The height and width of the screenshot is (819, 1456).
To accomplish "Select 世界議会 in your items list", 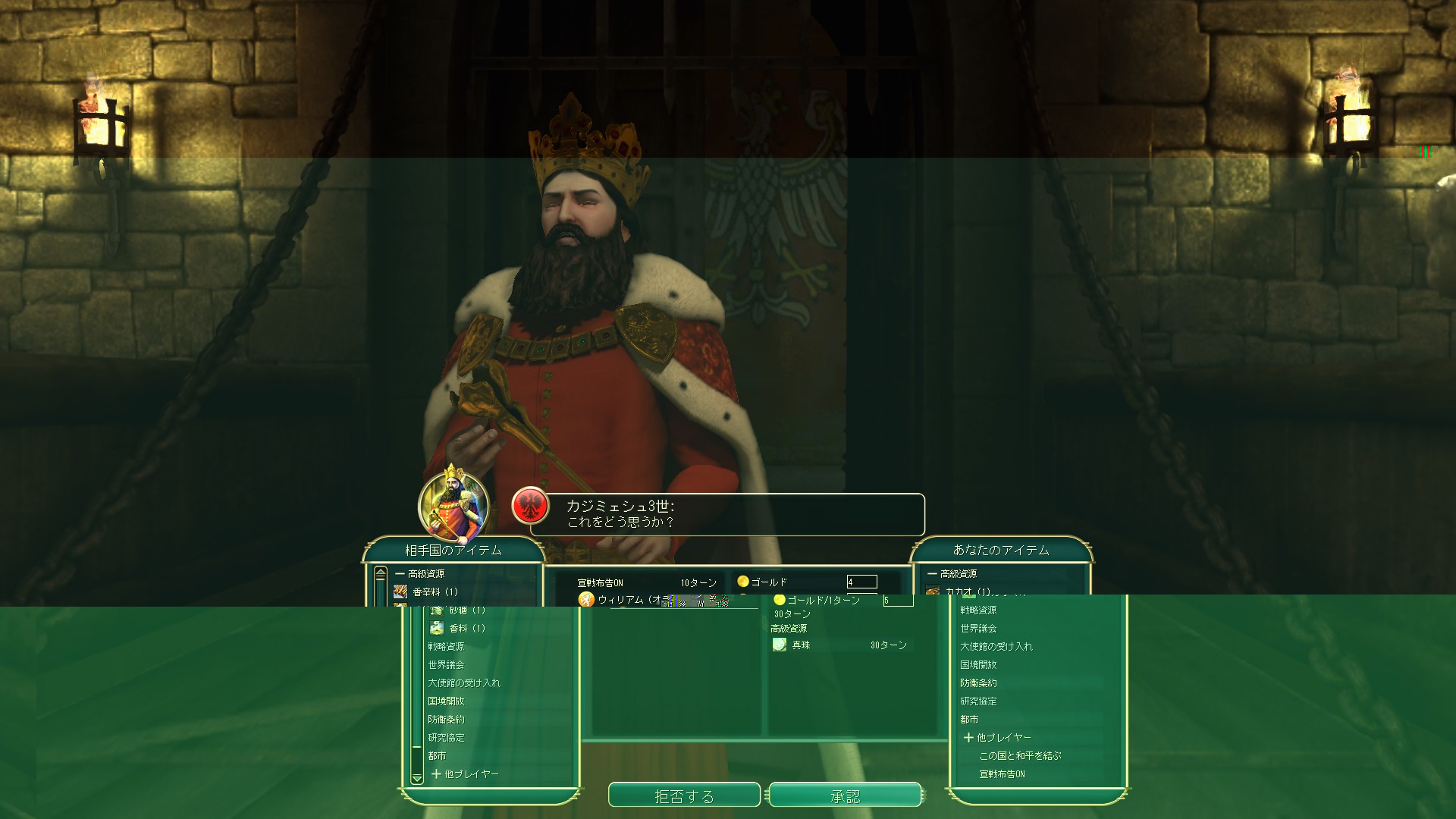I will [978, 628].
